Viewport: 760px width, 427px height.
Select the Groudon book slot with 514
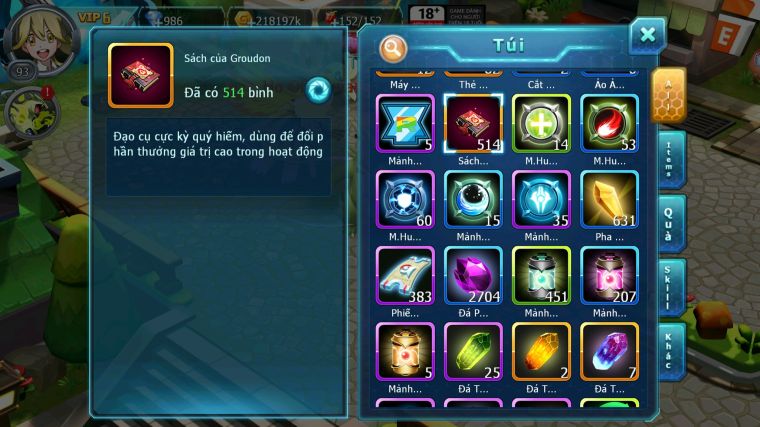point(473,124)
